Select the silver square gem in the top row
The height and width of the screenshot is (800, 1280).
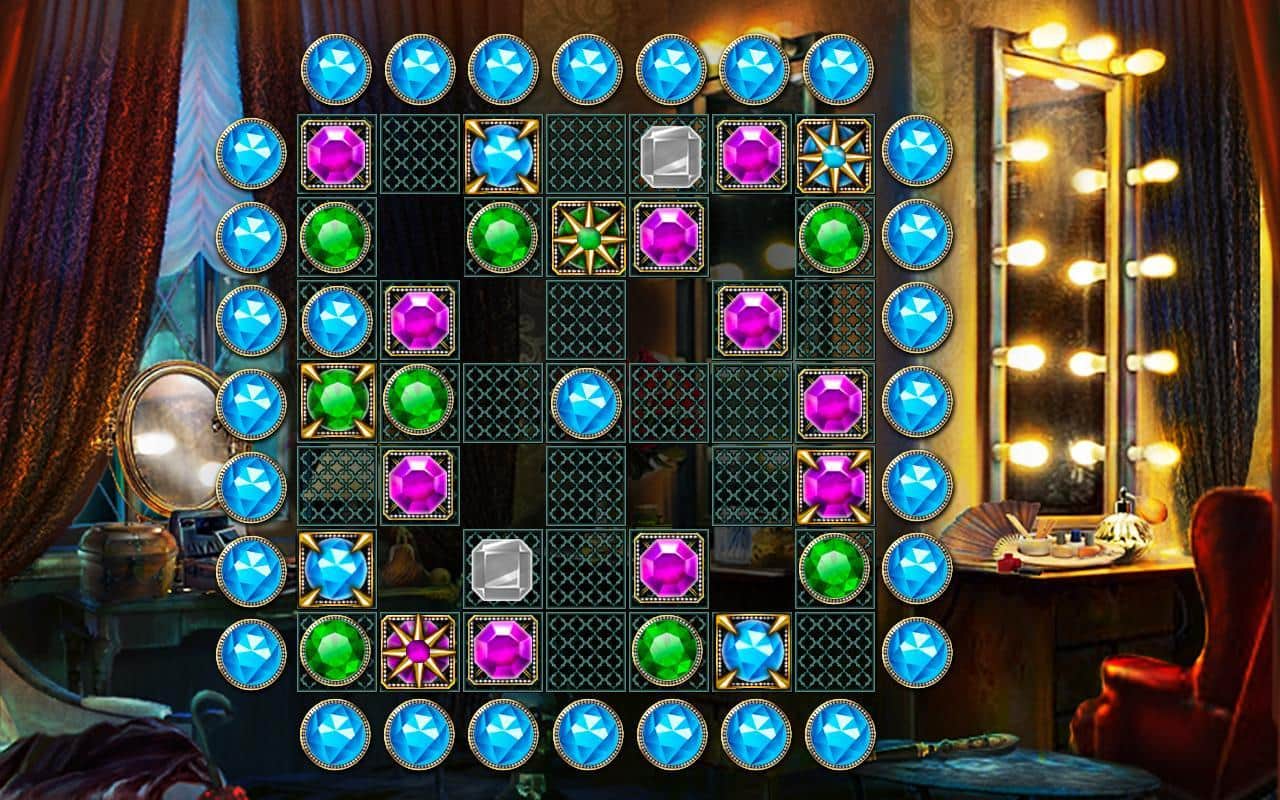(x=671, y=155)
